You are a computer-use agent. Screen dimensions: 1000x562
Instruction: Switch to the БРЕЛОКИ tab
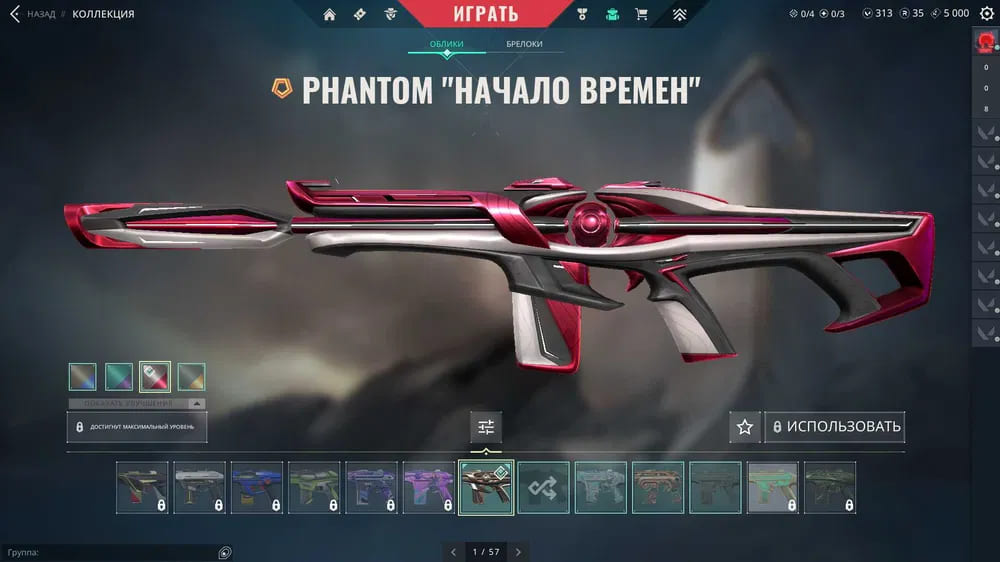[524, 46]
